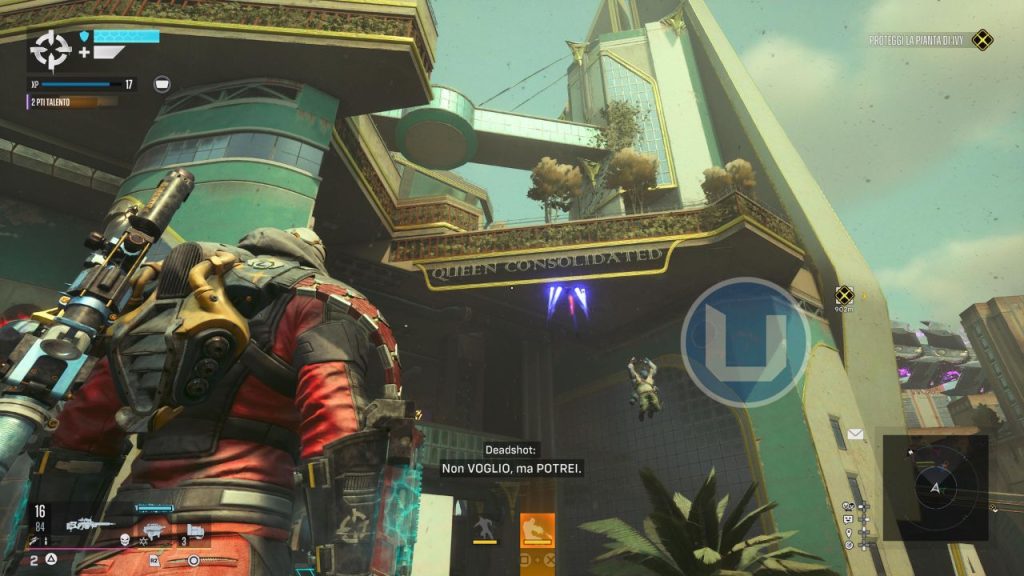Viewport: 1024px width, 576px height.
Task: Click the Deadshot crosshair character emblem
Action: click(48, 49)
